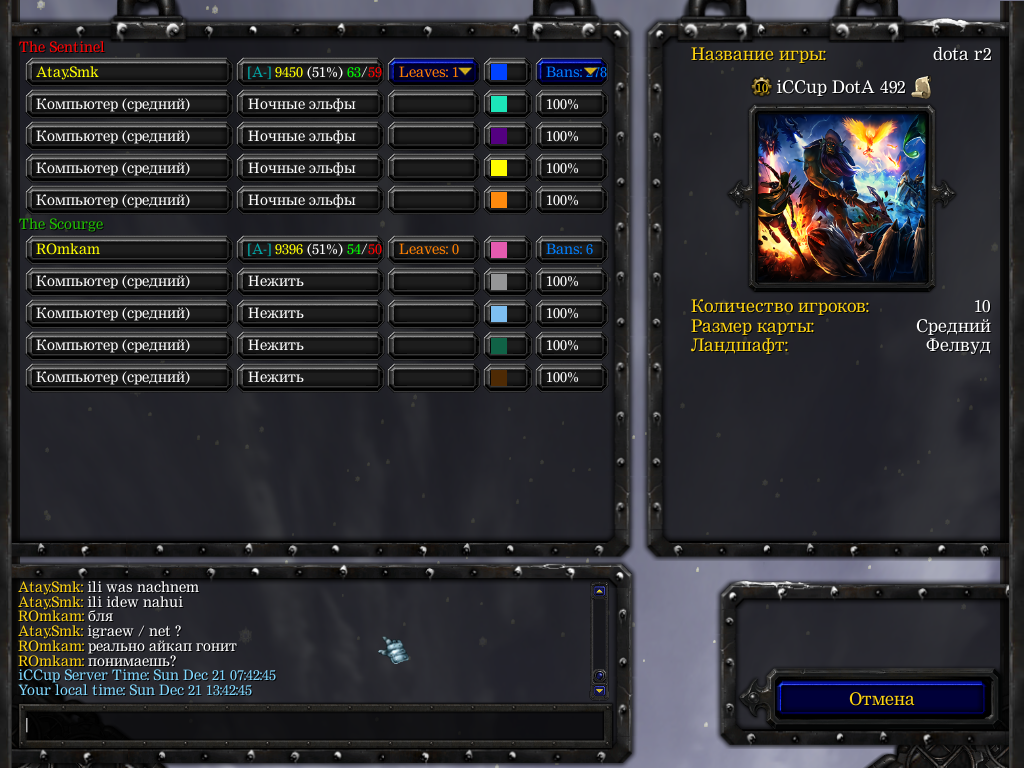
Task: Click the gray color swatch
Action: coord(499,281)
